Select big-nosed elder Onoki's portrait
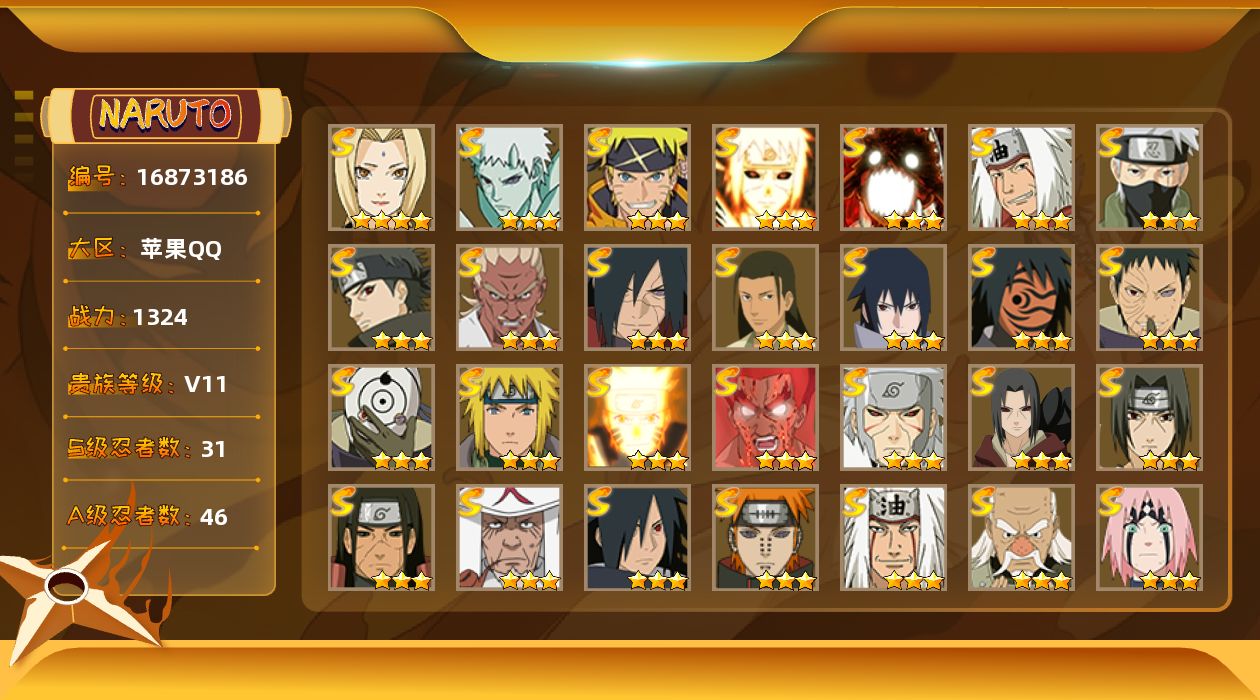The image size is (1260, 700). point(1021,537)
